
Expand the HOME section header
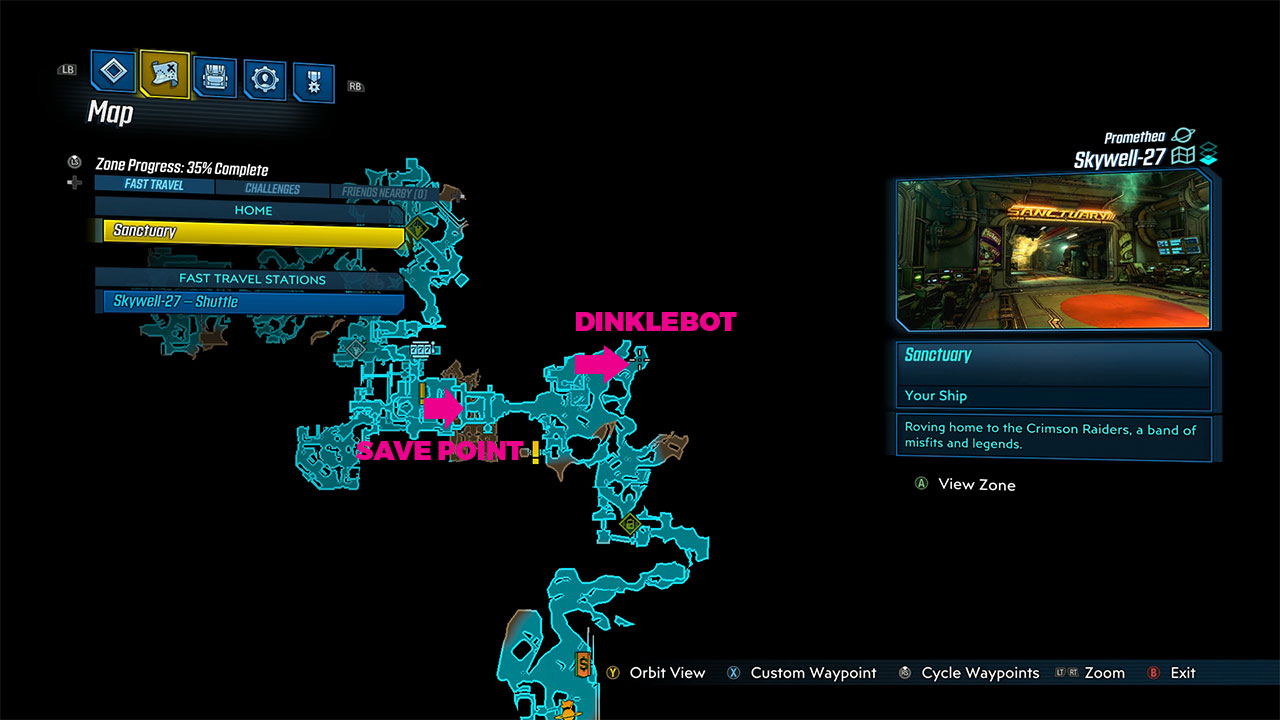click(x=253, y=210)
